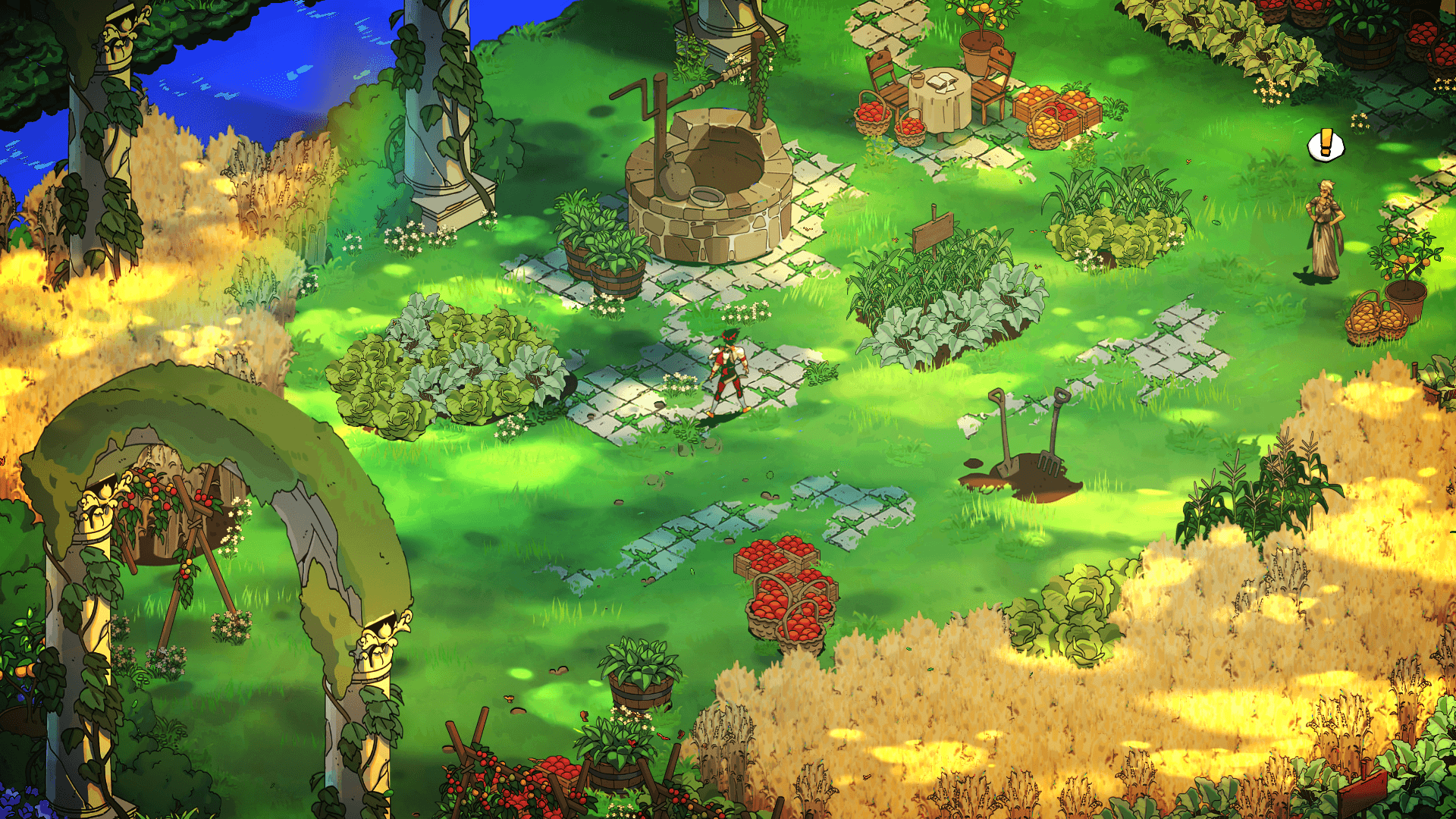
Task: Click the exclamation mark quest marker bubble
Action: click(x=1326, y=145)
